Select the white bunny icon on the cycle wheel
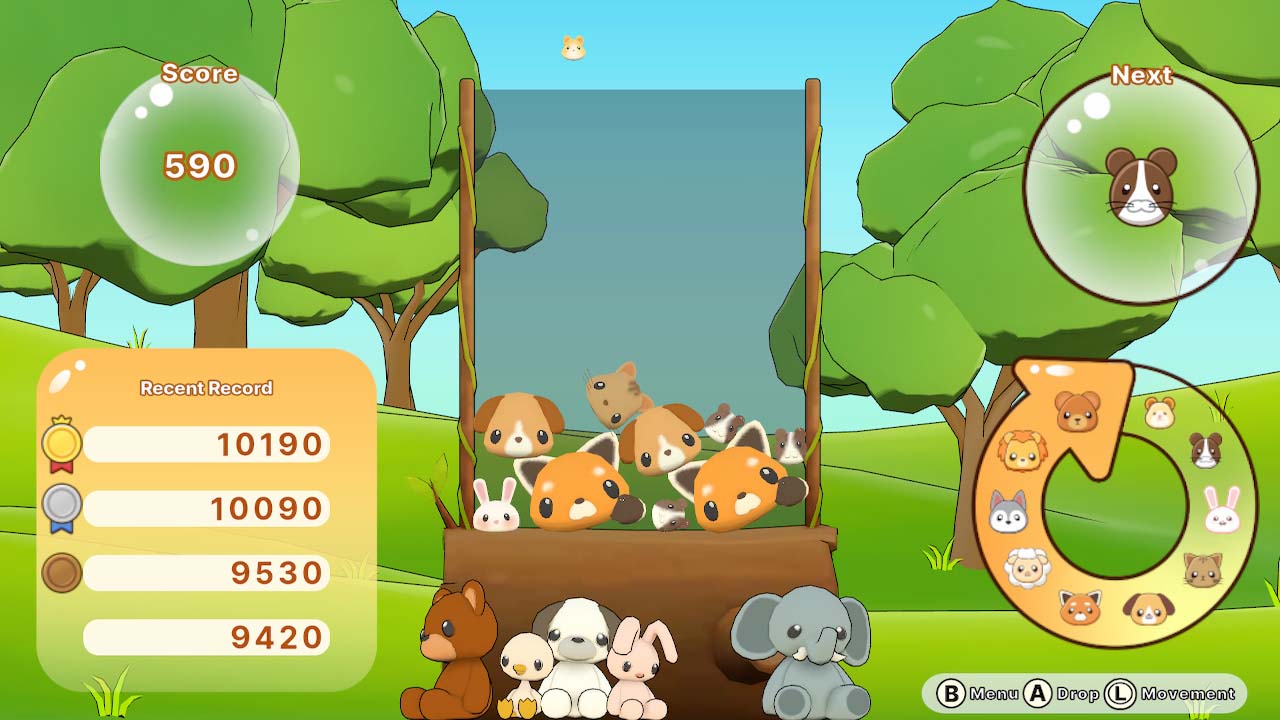 tap(1220, 512)
